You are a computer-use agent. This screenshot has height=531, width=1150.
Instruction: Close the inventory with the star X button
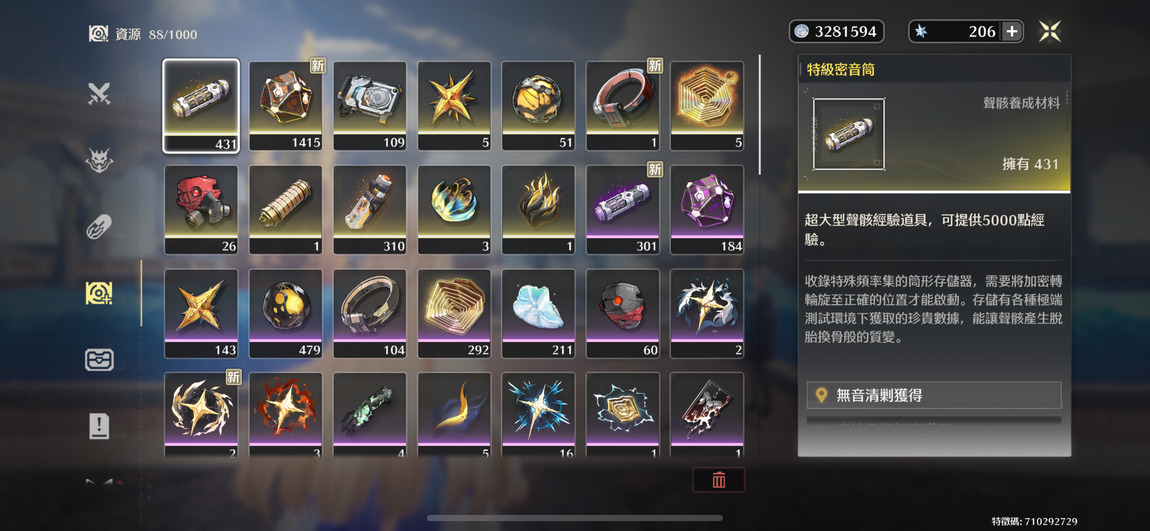point(1049,32)
